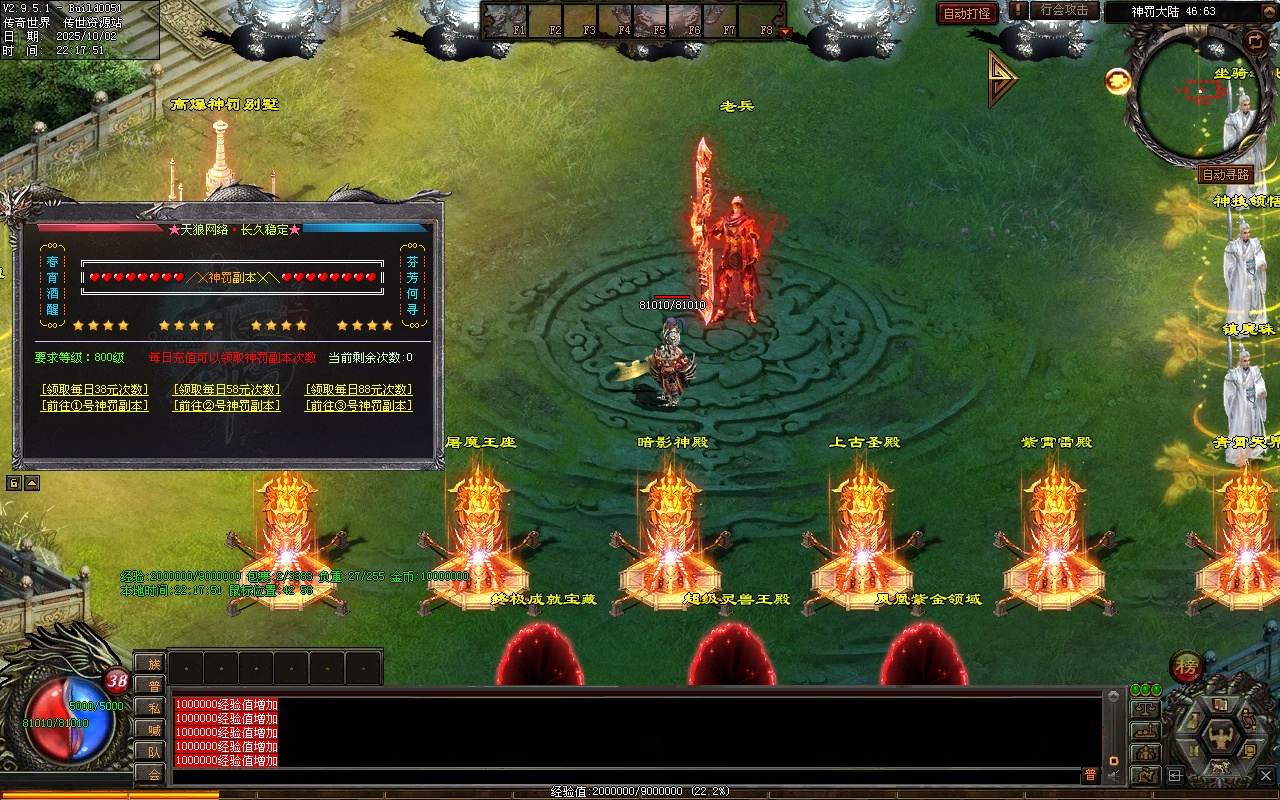Go to 前往①号神罚副本 dungeon

[95, 406]
